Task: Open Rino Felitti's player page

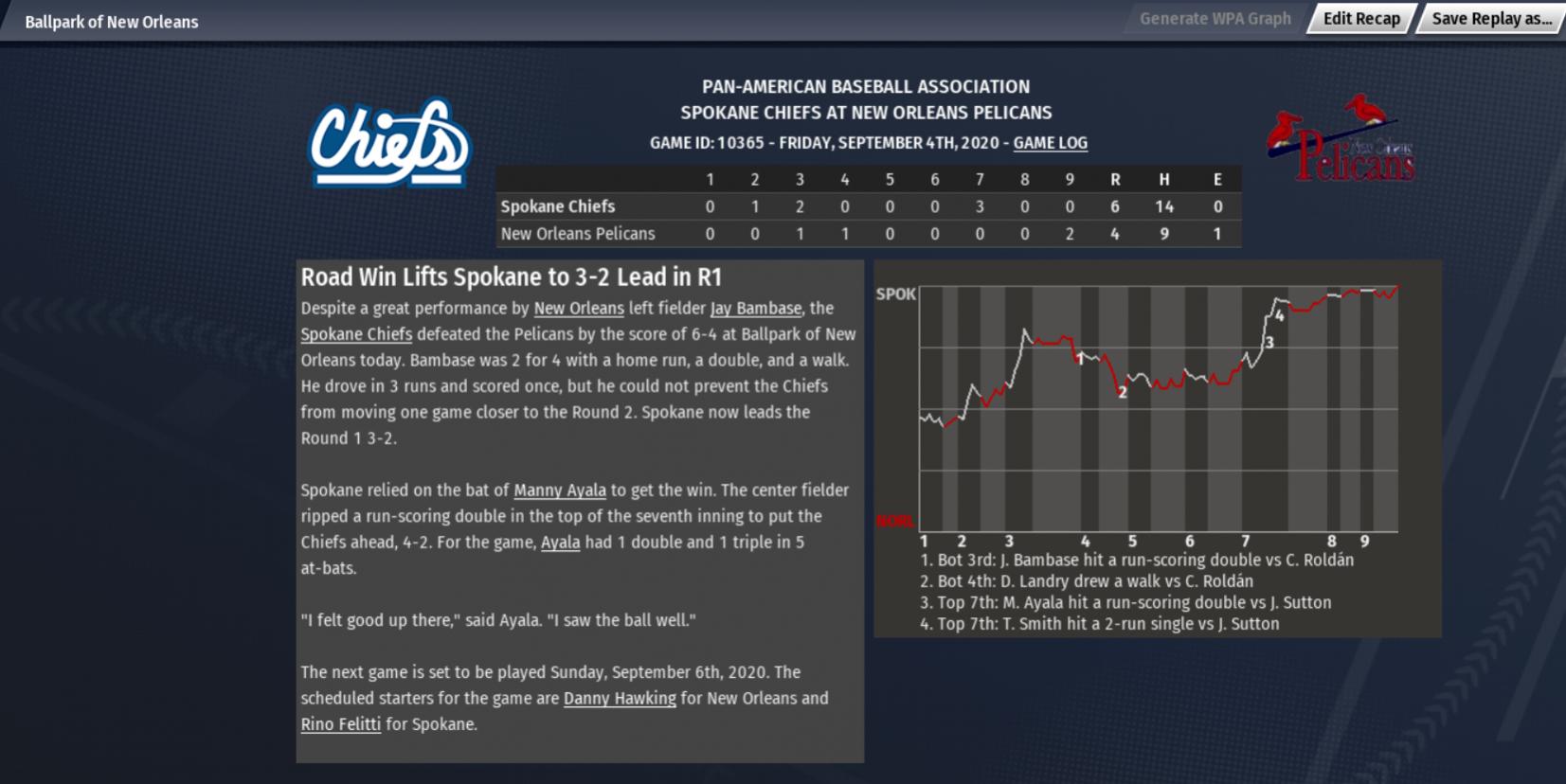Action: 341,724
